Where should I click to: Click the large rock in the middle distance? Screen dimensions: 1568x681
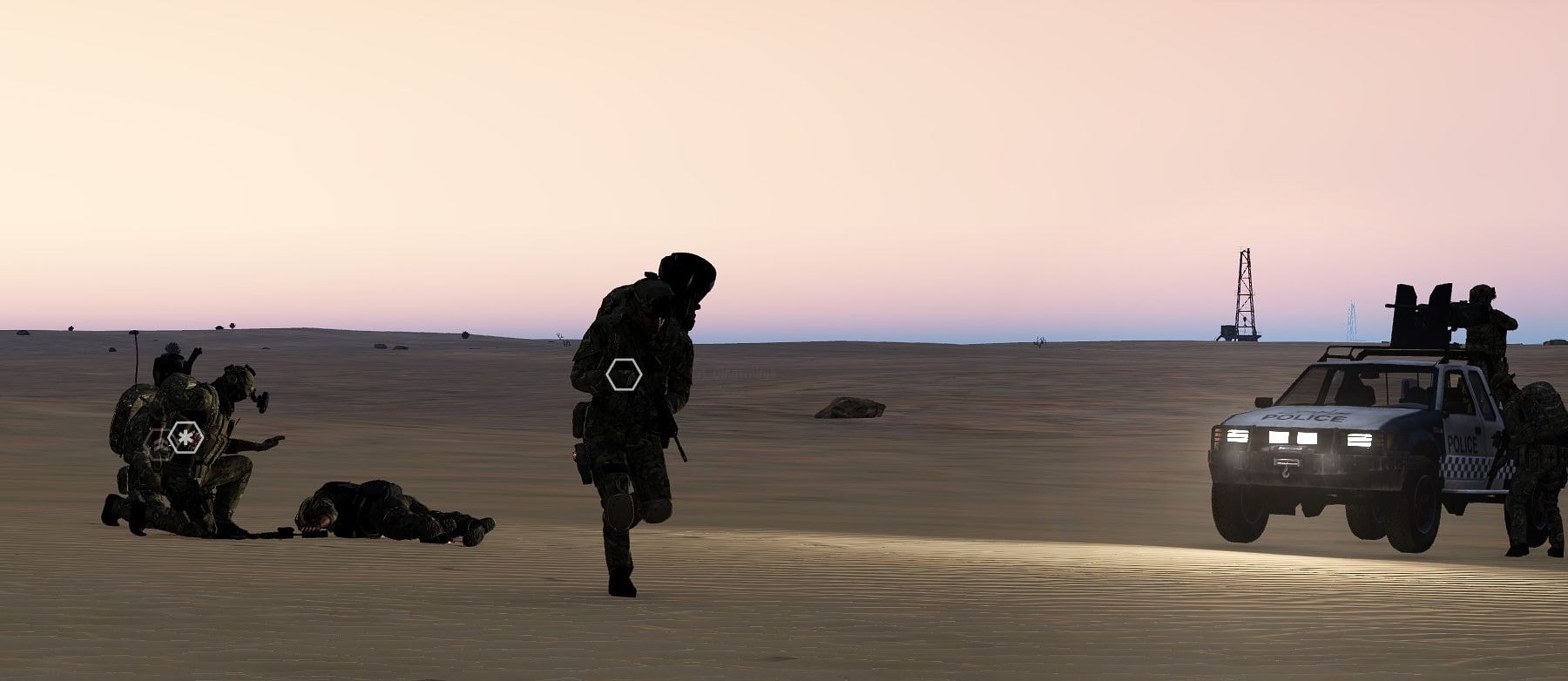pos(849,409)
